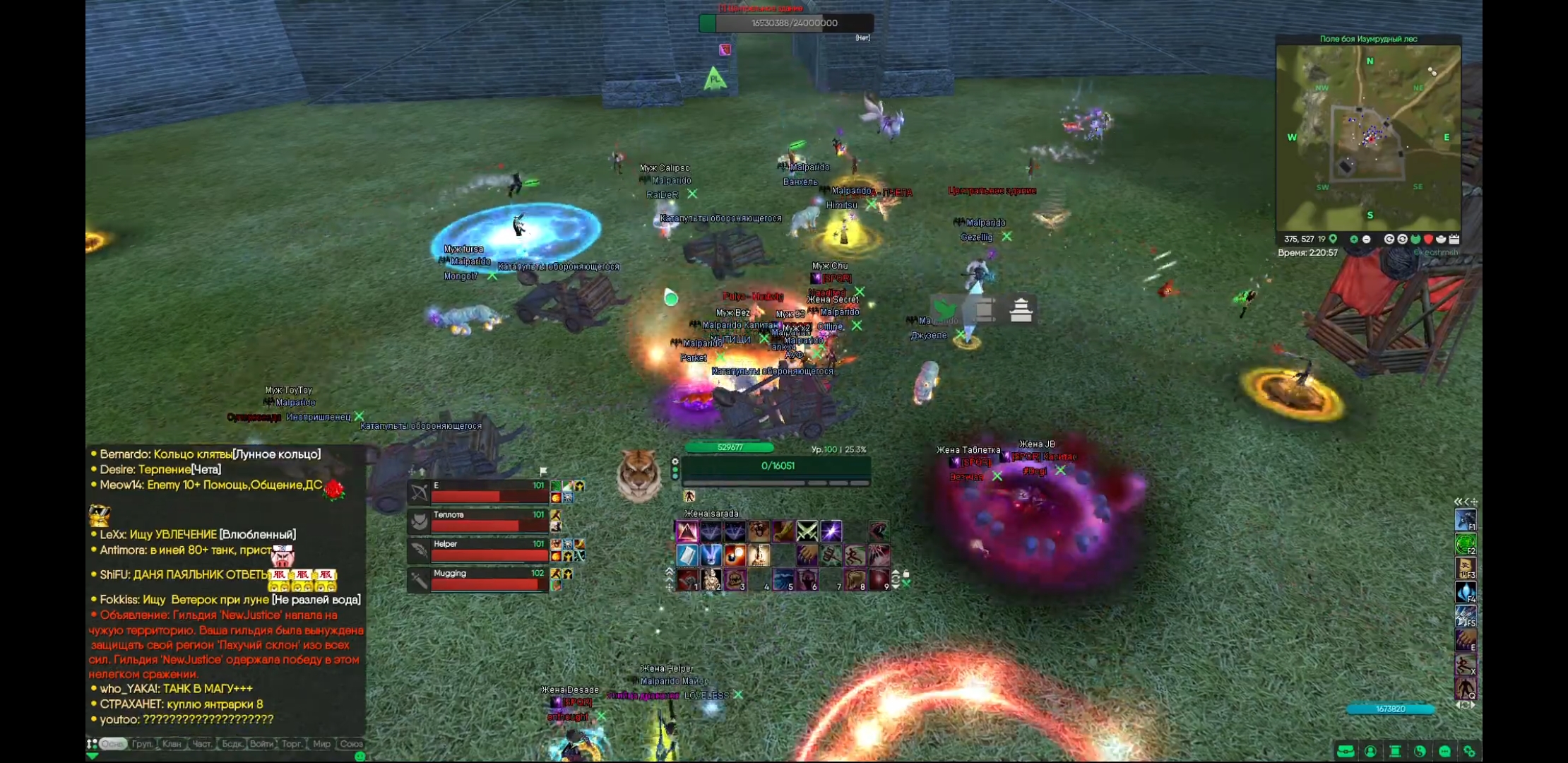Activate the red triangle mountain skill
Image resolution: width=1568 pixels, height=763 pixels.
pos(687,531)
